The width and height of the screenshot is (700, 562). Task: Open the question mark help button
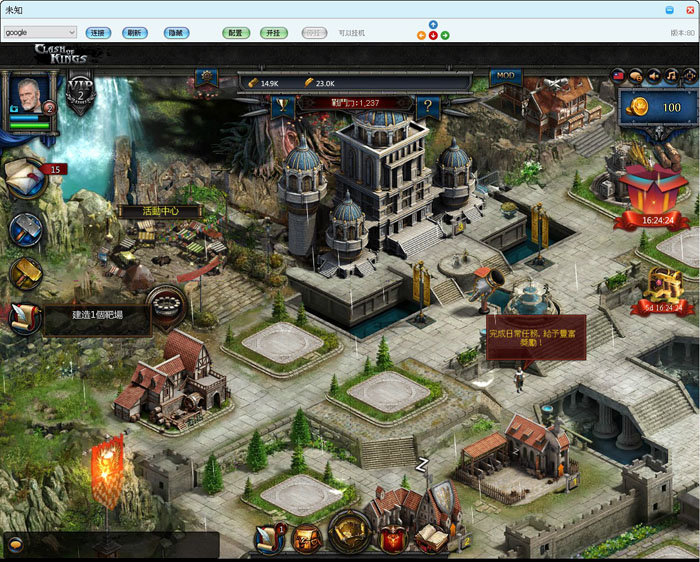pyautogui.click(x=428, y=104)
